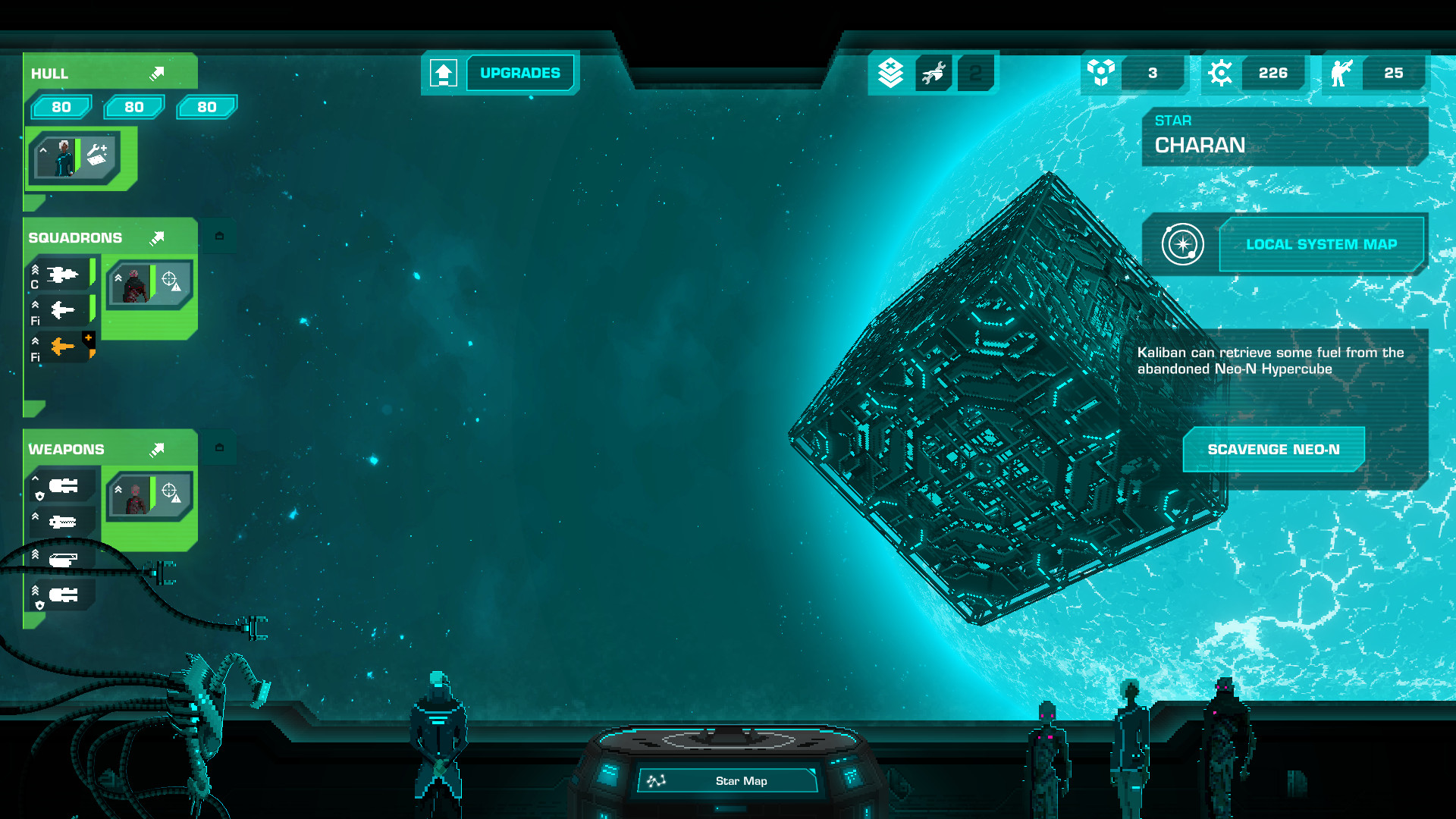Image resolution: width=1456 pixels, height=819 pixels.
Task: Toggle the padlock on the Weapons panel
Action: pyautogui.click(x=220, y=447)
